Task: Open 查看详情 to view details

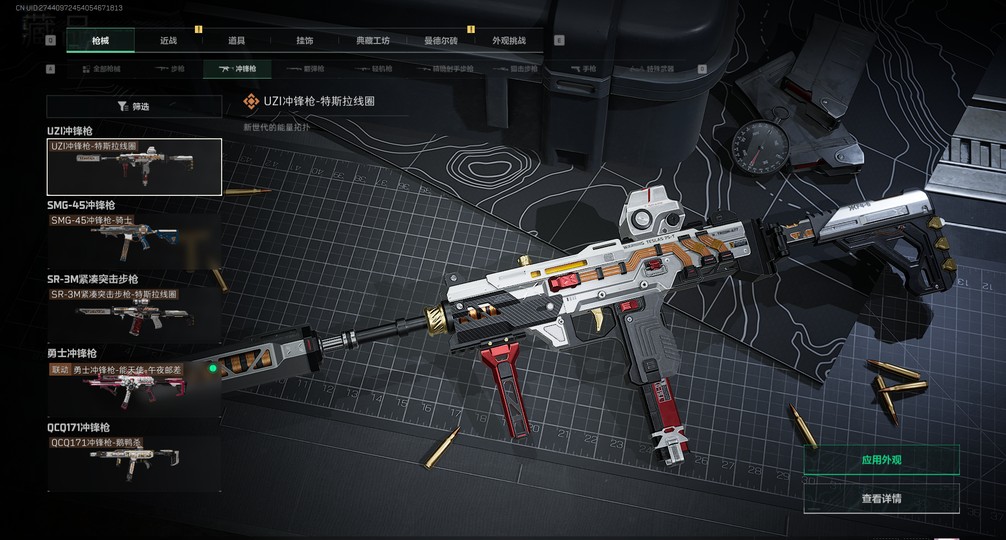Action: click(x=881, y=498)
